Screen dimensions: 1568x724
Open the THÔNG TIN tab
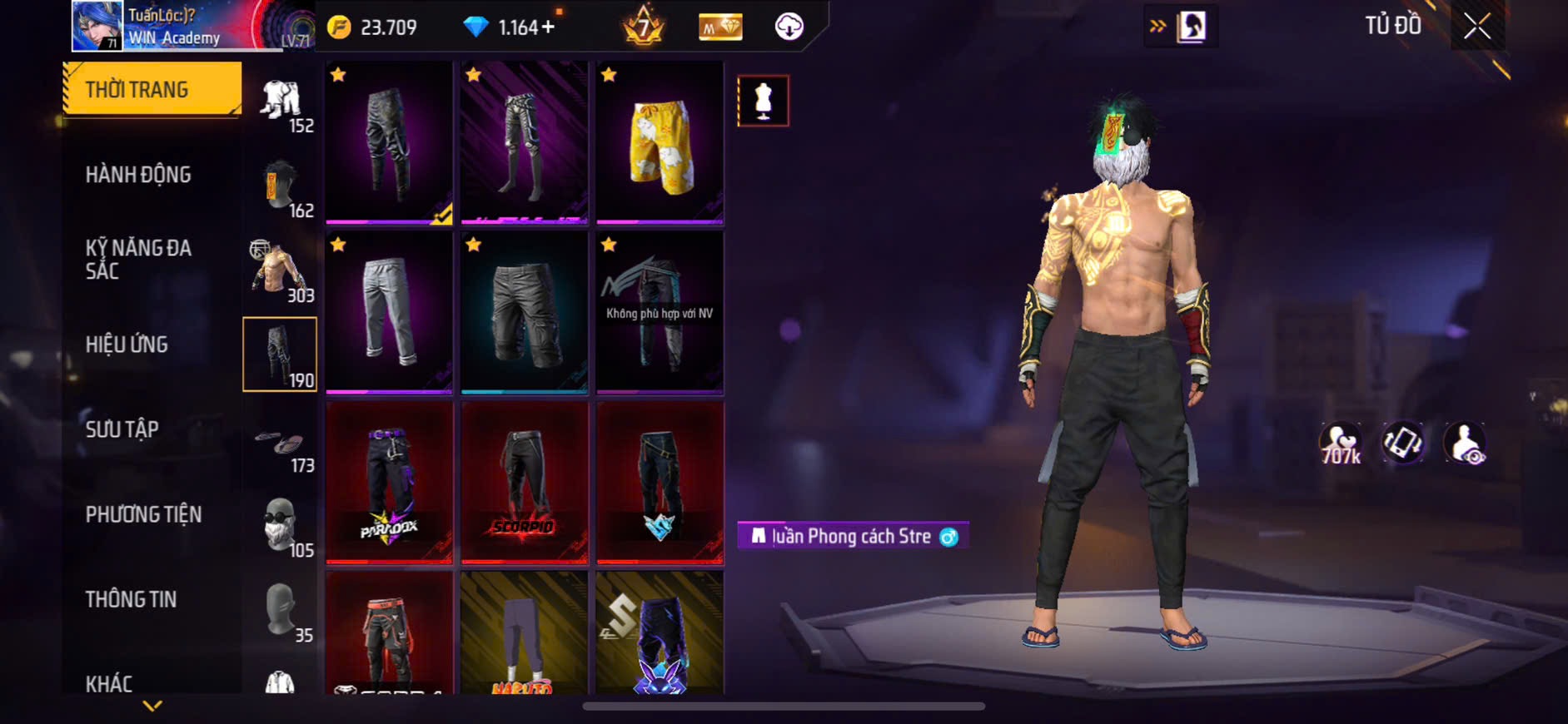132,599
